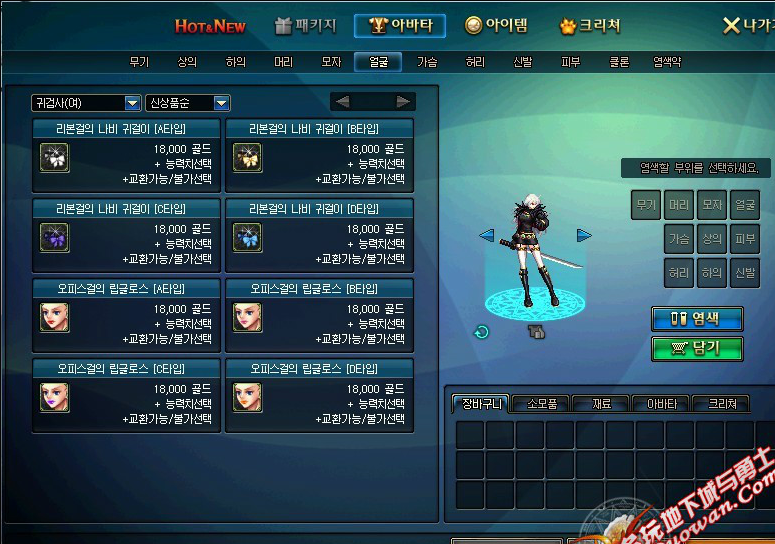The width and height of the screenshot is (775, 544).
Task: Click the blue 염색 dye button
Action: point(697,319)
